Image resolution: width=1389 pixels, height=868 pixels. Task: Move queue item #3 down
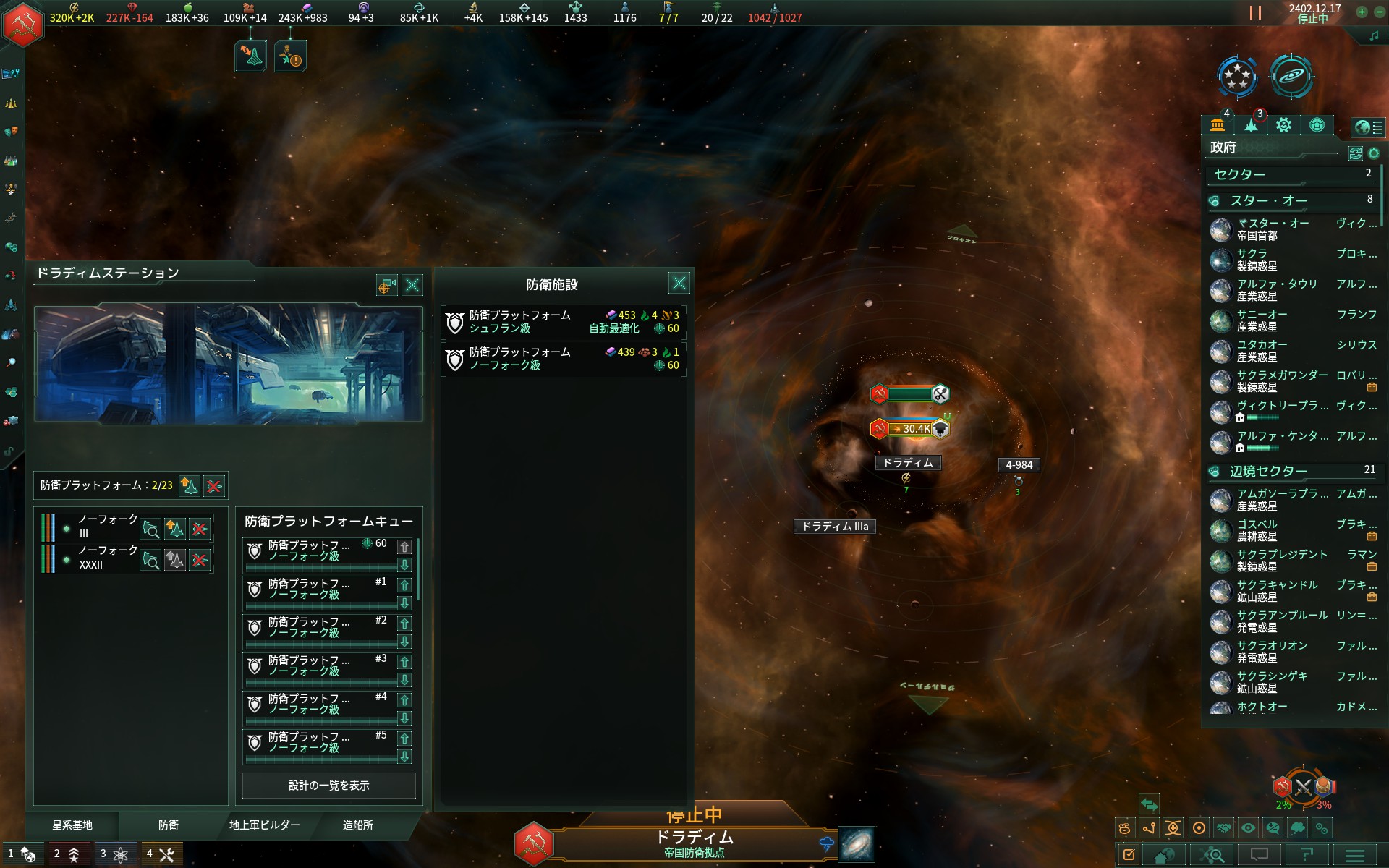(404, 680)
